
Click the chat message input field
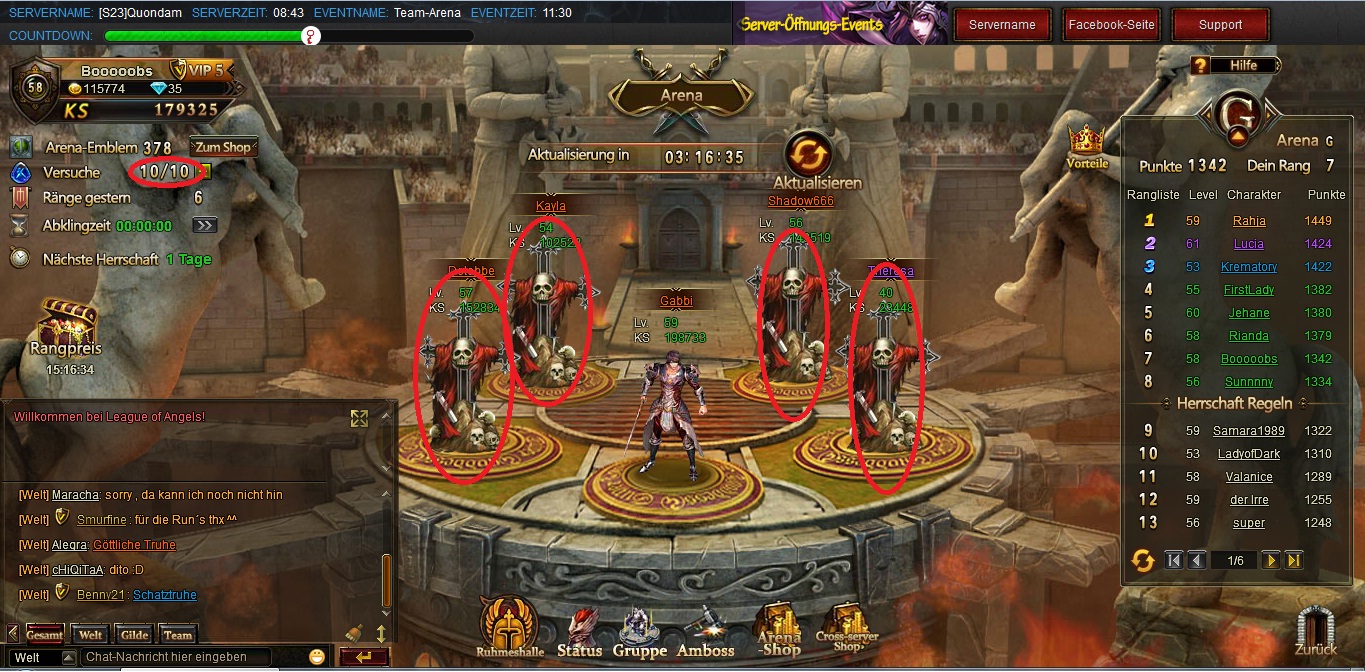tap(177, 657)
